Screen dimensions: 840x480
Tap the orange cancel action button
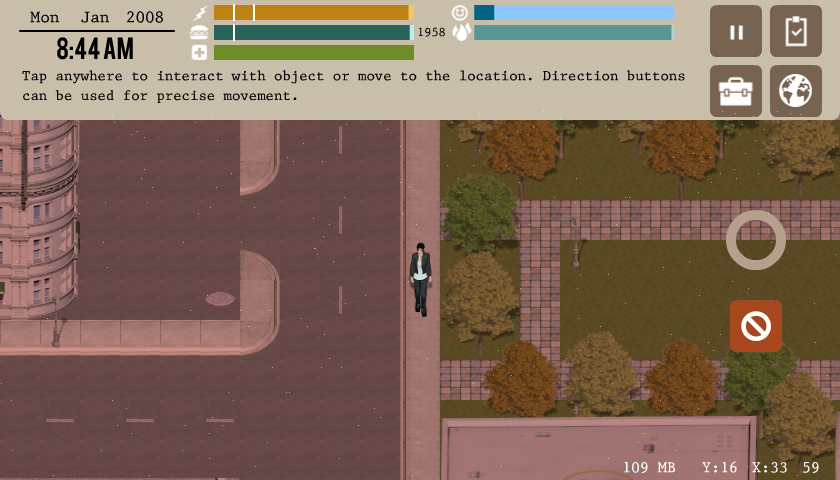click(x=756, y=326)
